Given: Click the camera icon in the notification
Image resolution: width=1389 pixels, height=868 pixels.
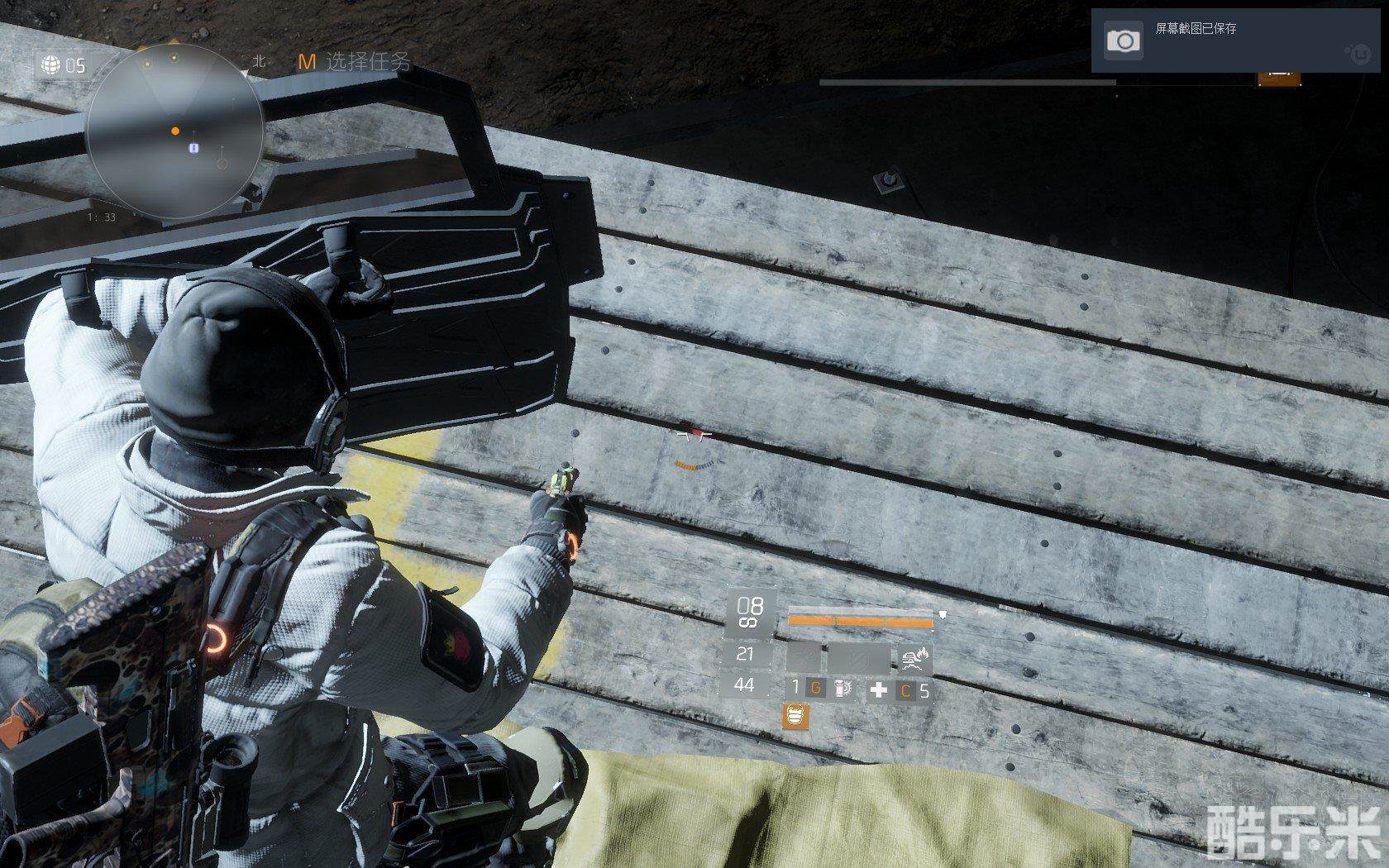Looking at the screenshot, I should (x=1123, y=41).
